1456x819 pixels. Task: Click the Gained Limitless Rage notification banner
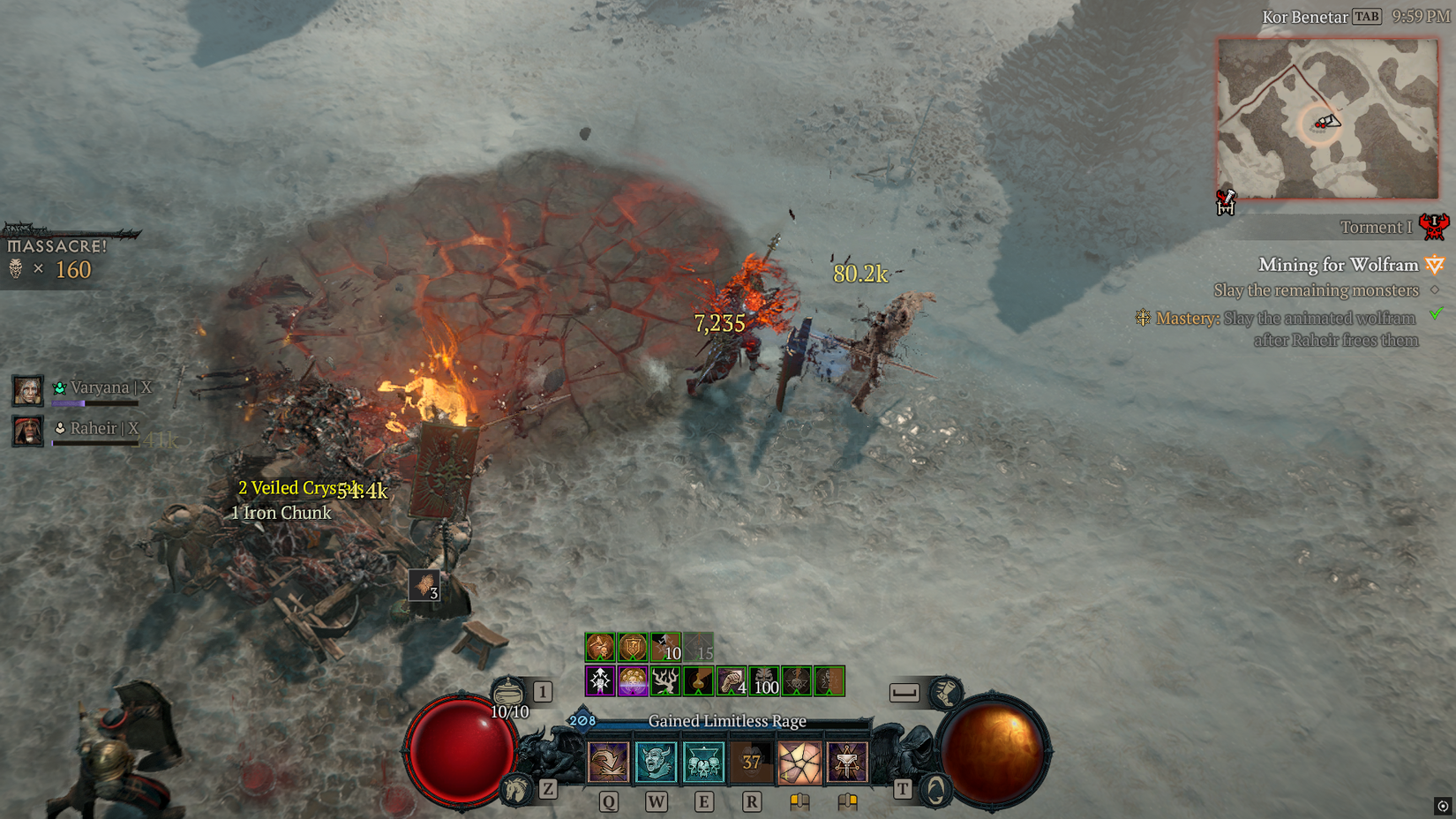728,721
